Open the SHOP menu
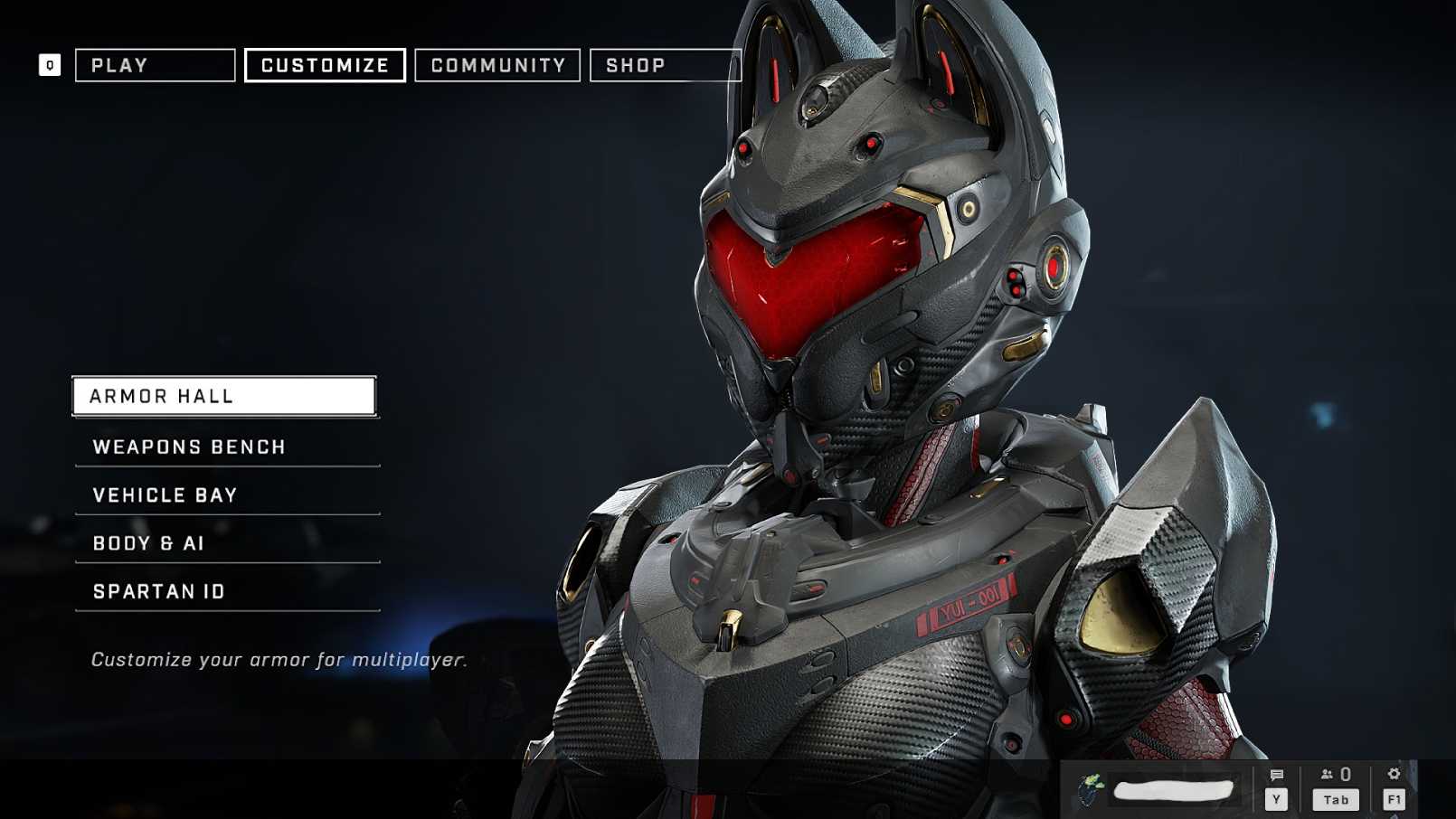 point(638,64)
